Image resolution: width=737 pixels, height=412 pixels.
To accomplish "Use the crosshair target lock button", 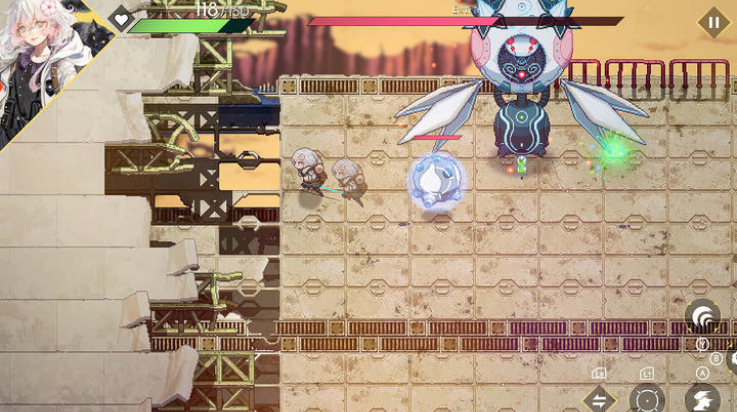I will point(648,400).
